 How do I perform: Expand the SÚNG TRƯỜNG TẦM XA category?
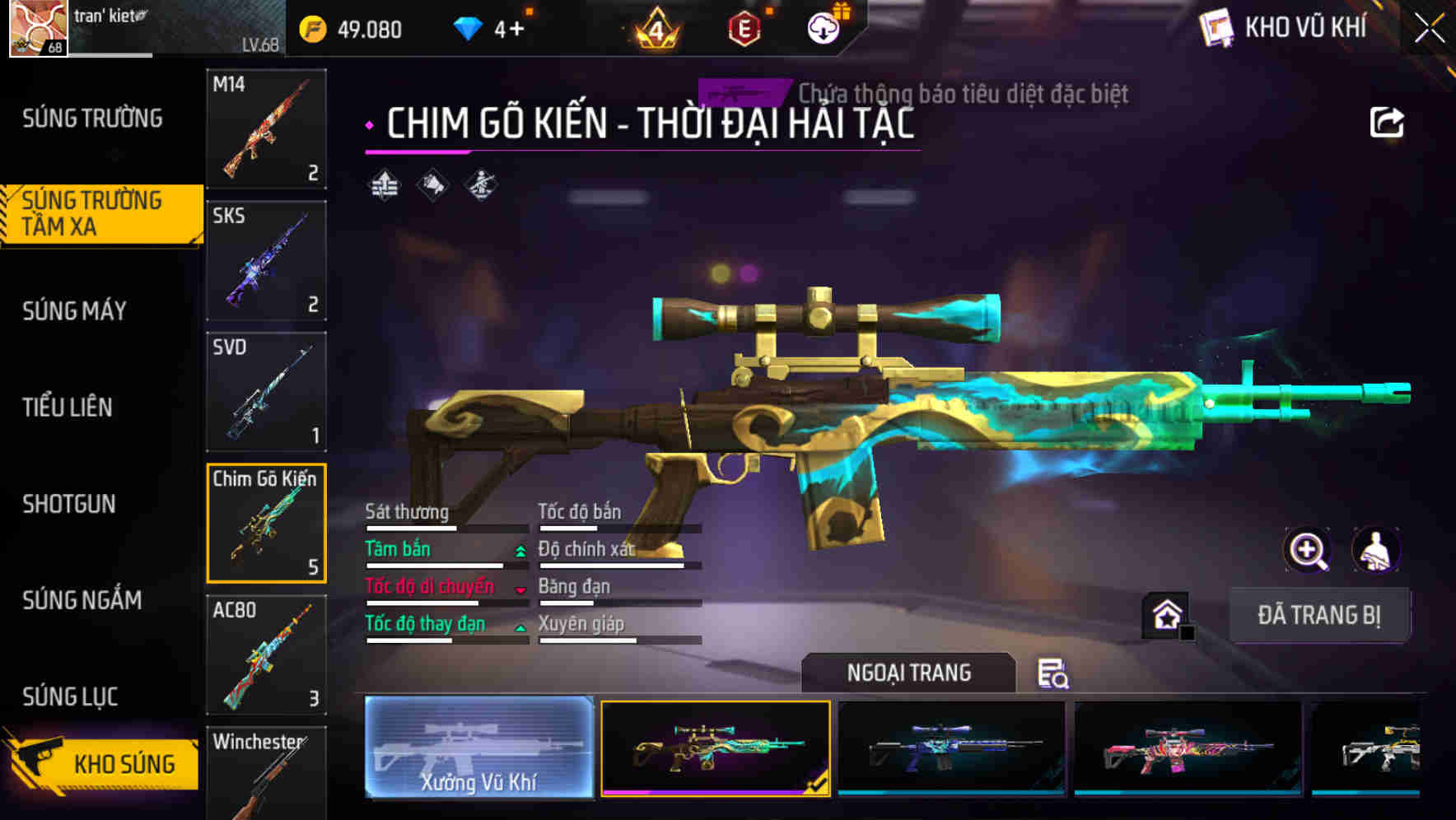coord(99,214)
